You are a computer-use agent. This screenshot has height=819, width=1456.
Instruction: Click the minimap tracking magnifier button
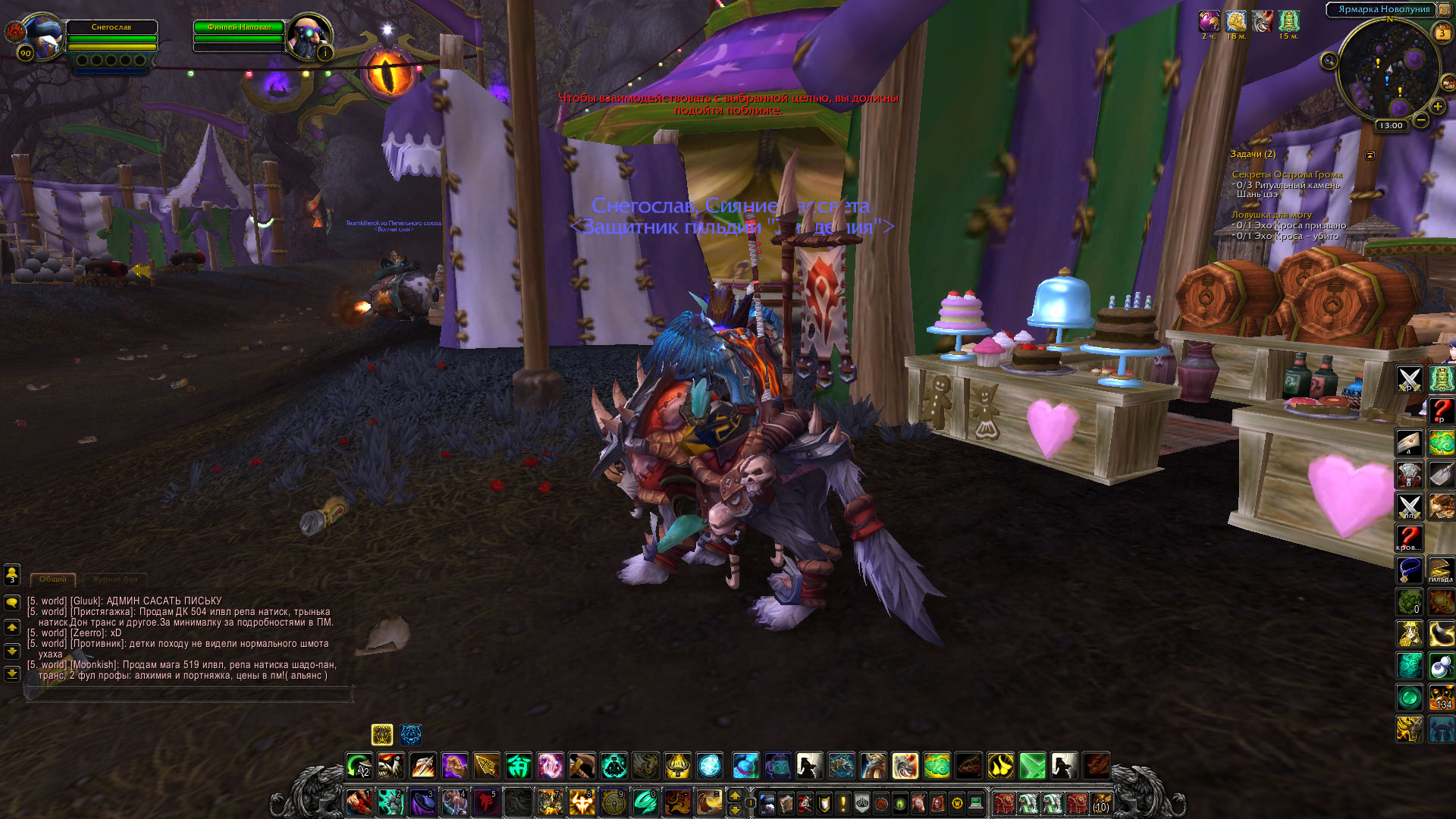pos(1329,61)
